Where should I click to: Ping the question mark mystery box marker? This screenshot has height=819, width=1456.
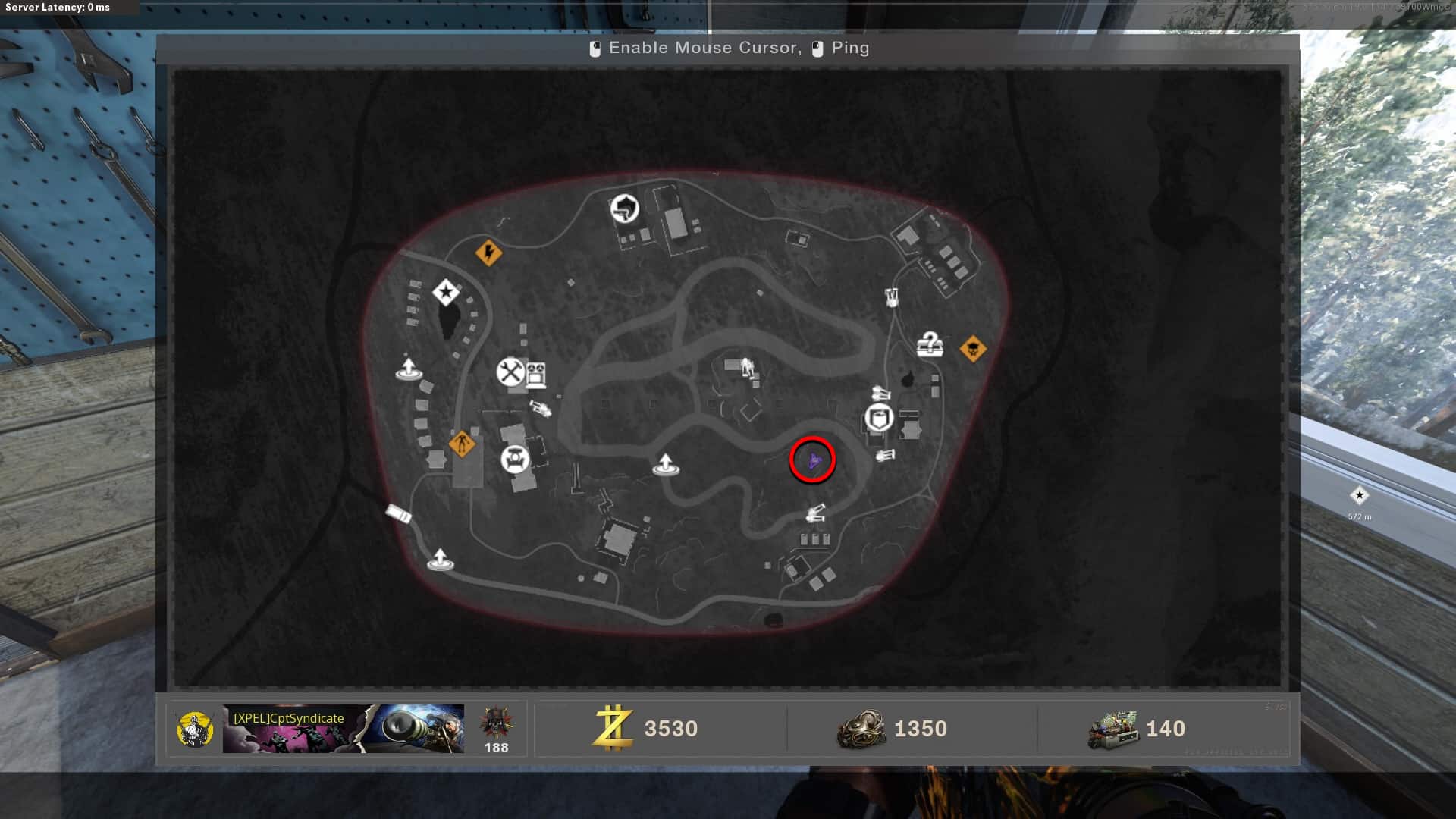[x=929, y=345]
